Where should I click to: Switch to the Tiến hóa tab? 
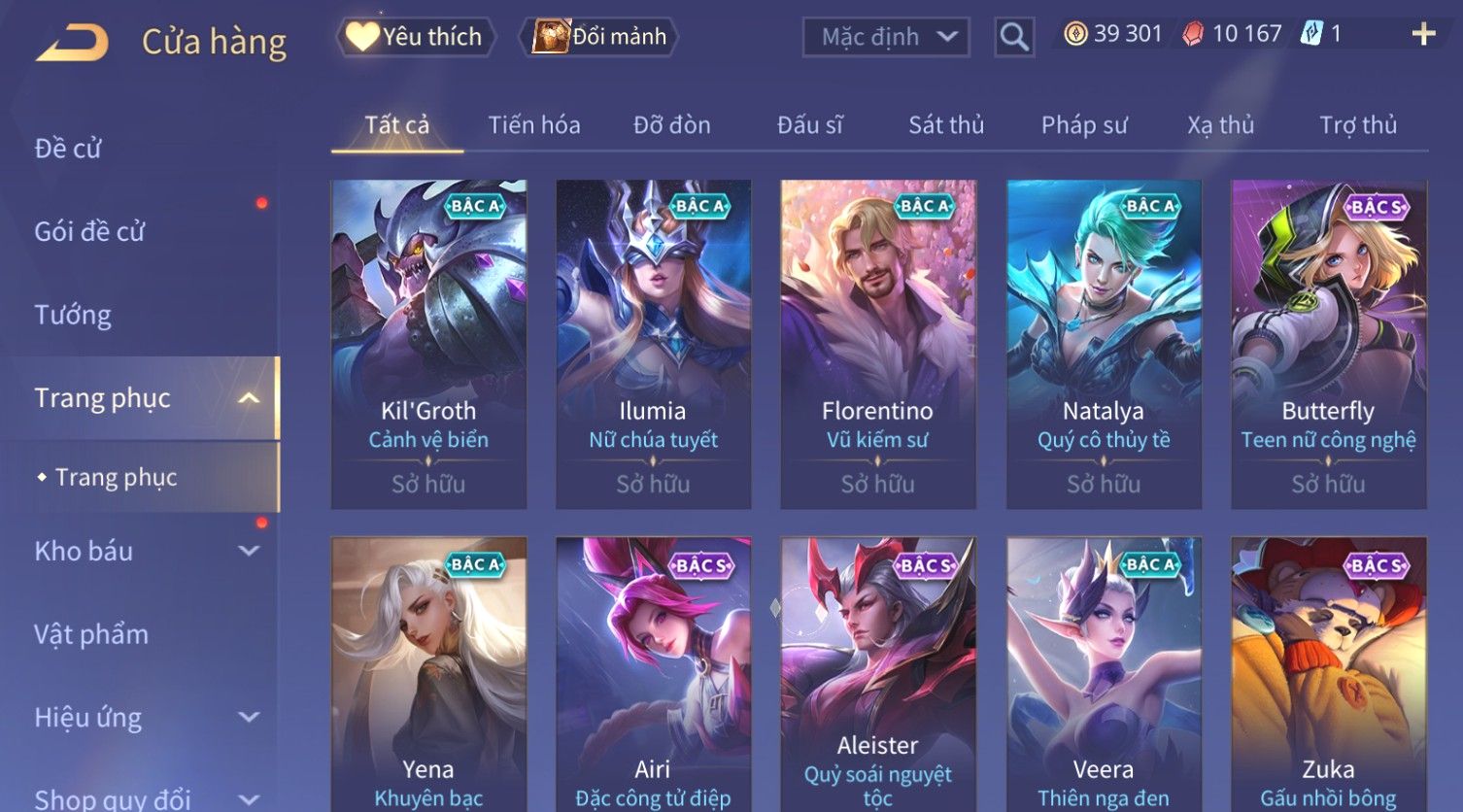(534, 125)
